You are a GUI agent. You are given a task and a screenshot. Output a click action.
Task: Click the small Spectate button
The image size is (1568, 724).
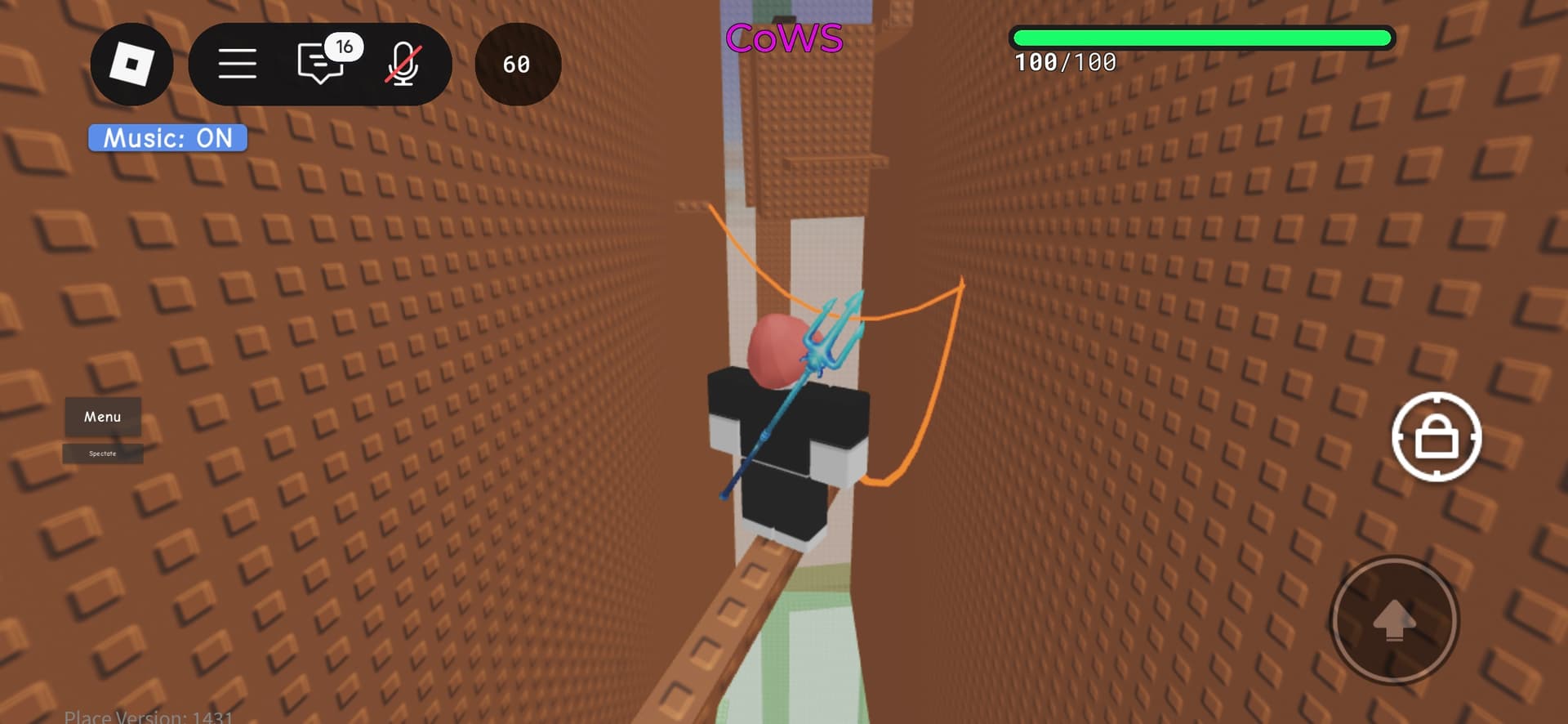103,454
